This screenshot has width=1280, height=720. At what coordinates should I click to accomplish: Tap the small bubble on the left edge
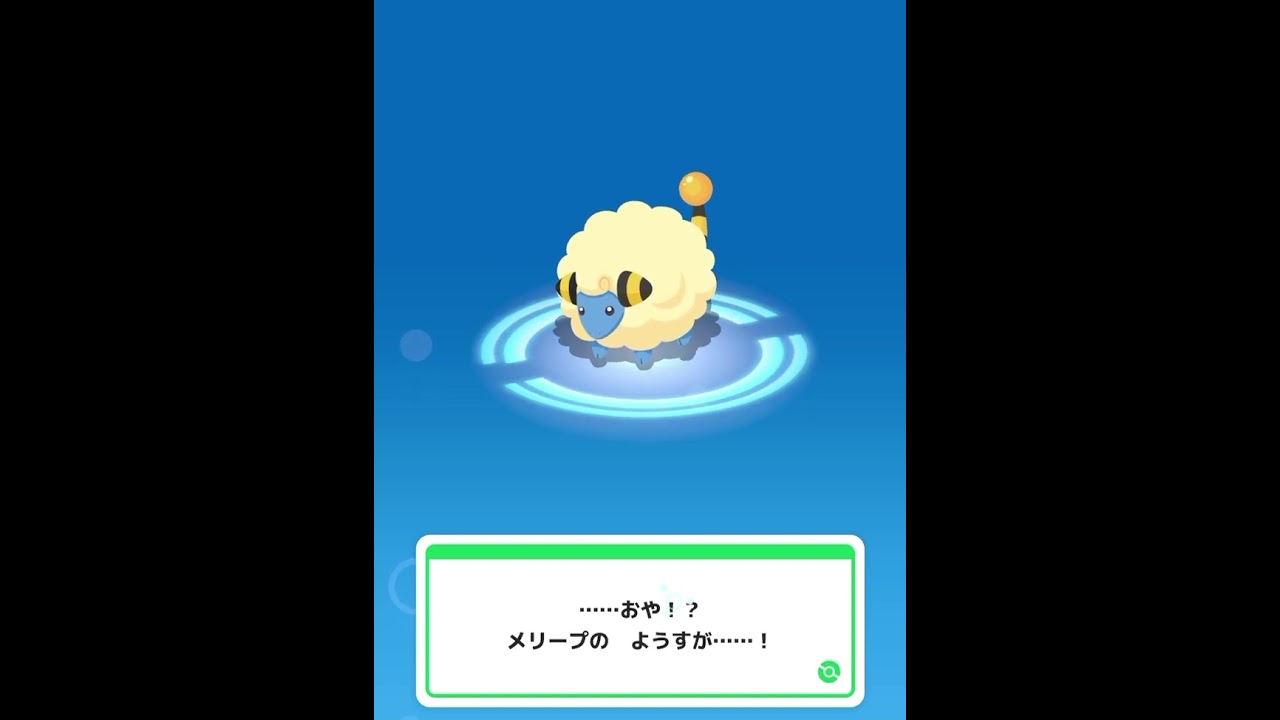[x=414, y=343]
